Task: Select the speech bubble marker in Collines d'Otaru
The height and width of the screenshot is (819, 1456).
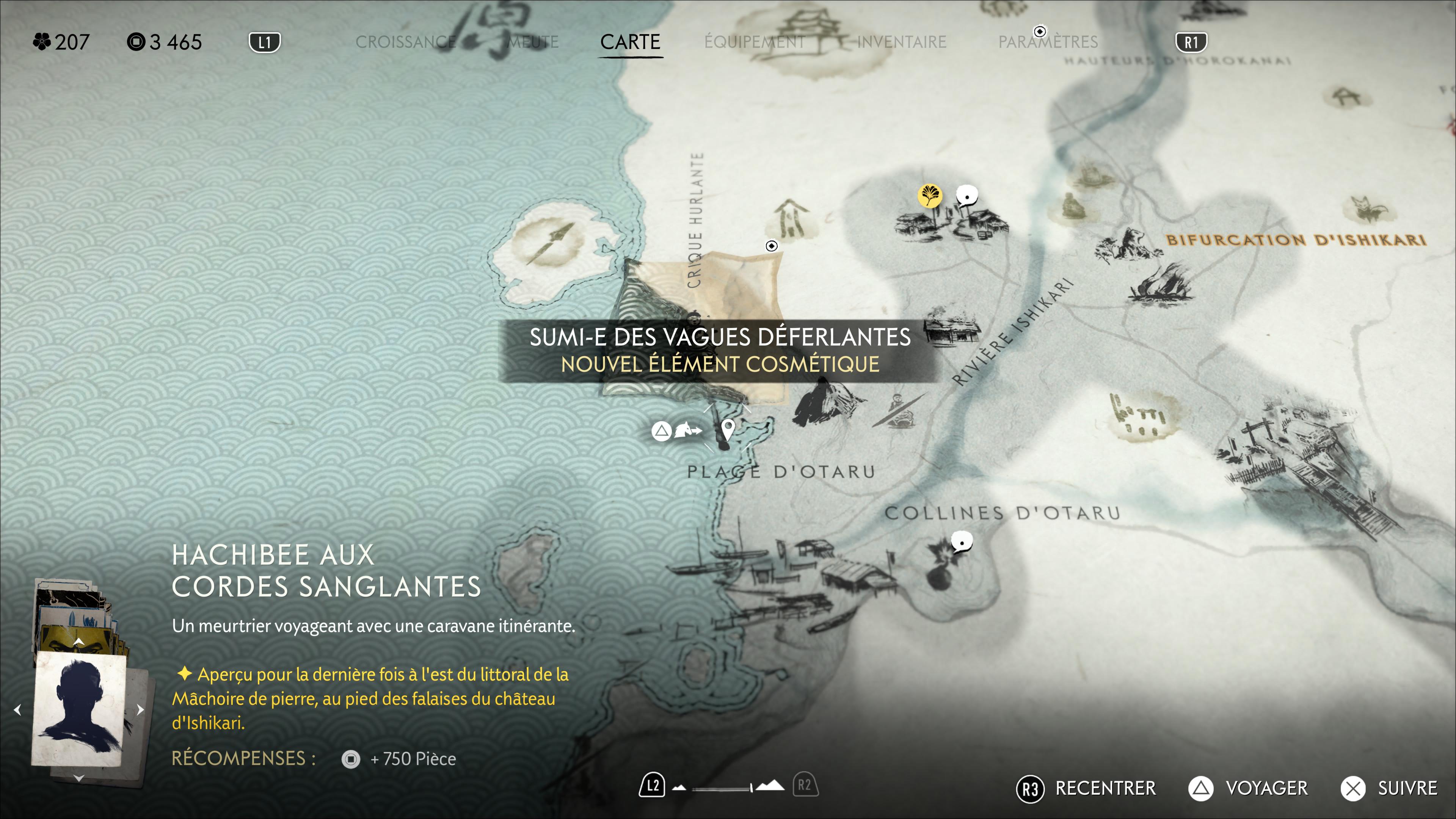Action: [x=962, y=542]
